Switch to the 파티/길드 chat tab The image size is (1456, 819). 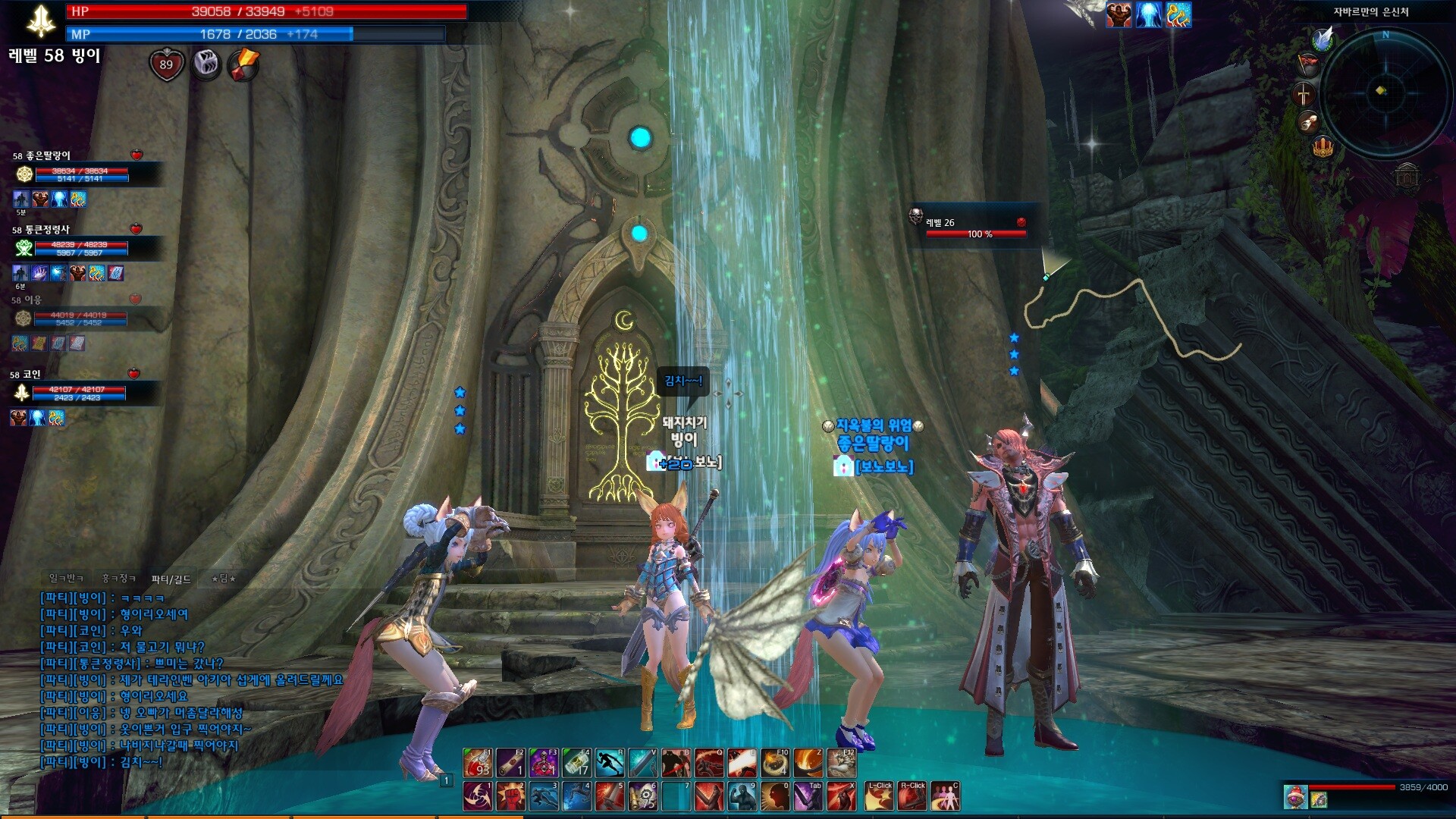pyautogui.click(x=171, y=579)
